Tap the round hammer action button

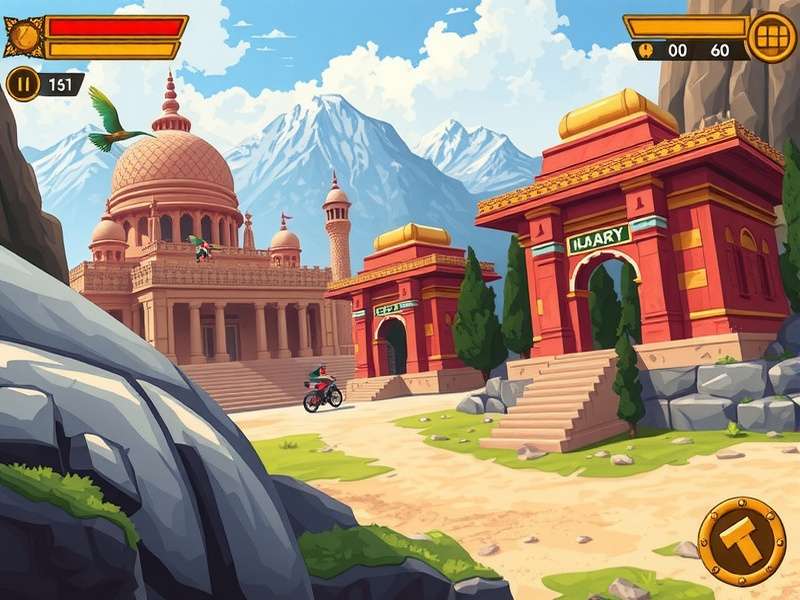click(x=741, y=541)
